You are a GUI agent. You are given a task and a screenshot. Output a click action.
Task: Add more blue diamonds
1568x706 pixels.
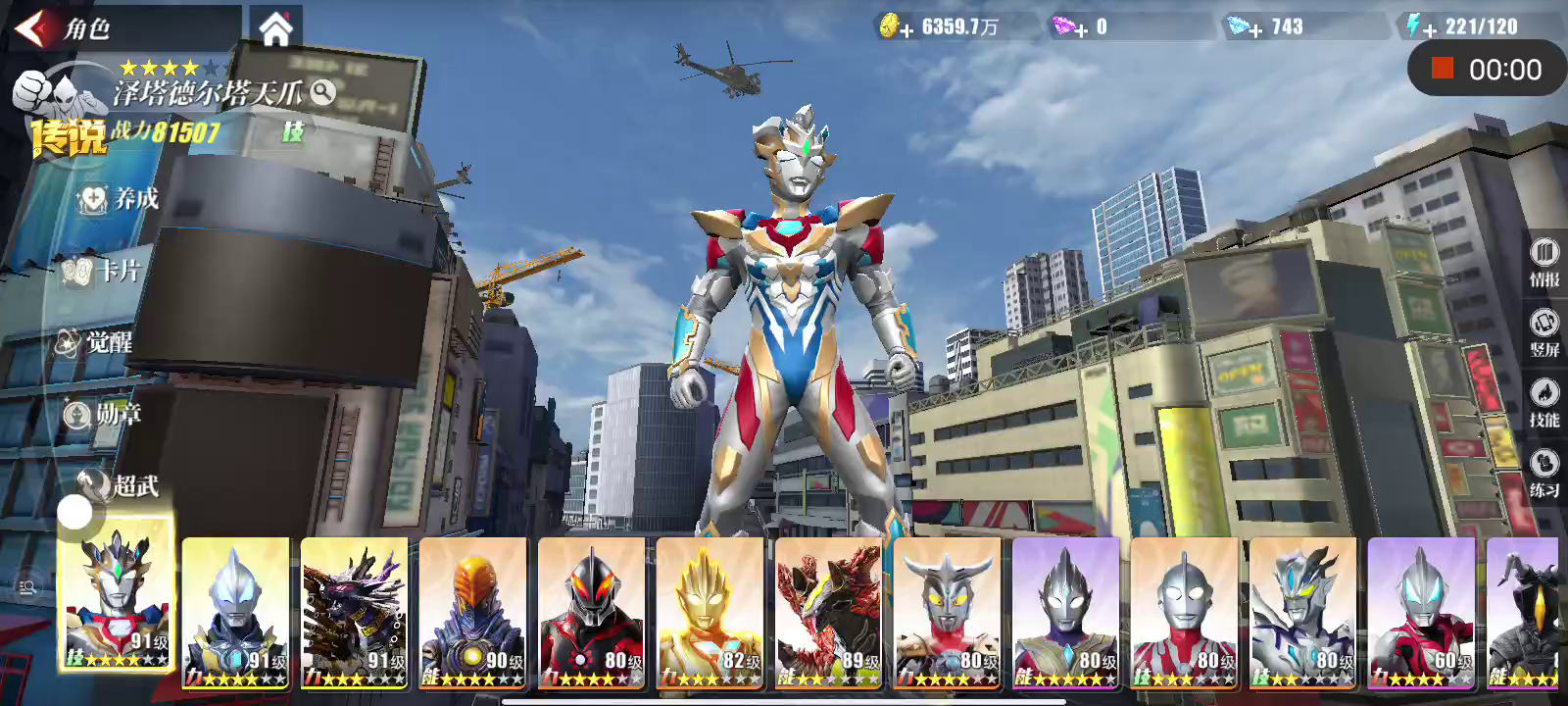click(1254, 30)
